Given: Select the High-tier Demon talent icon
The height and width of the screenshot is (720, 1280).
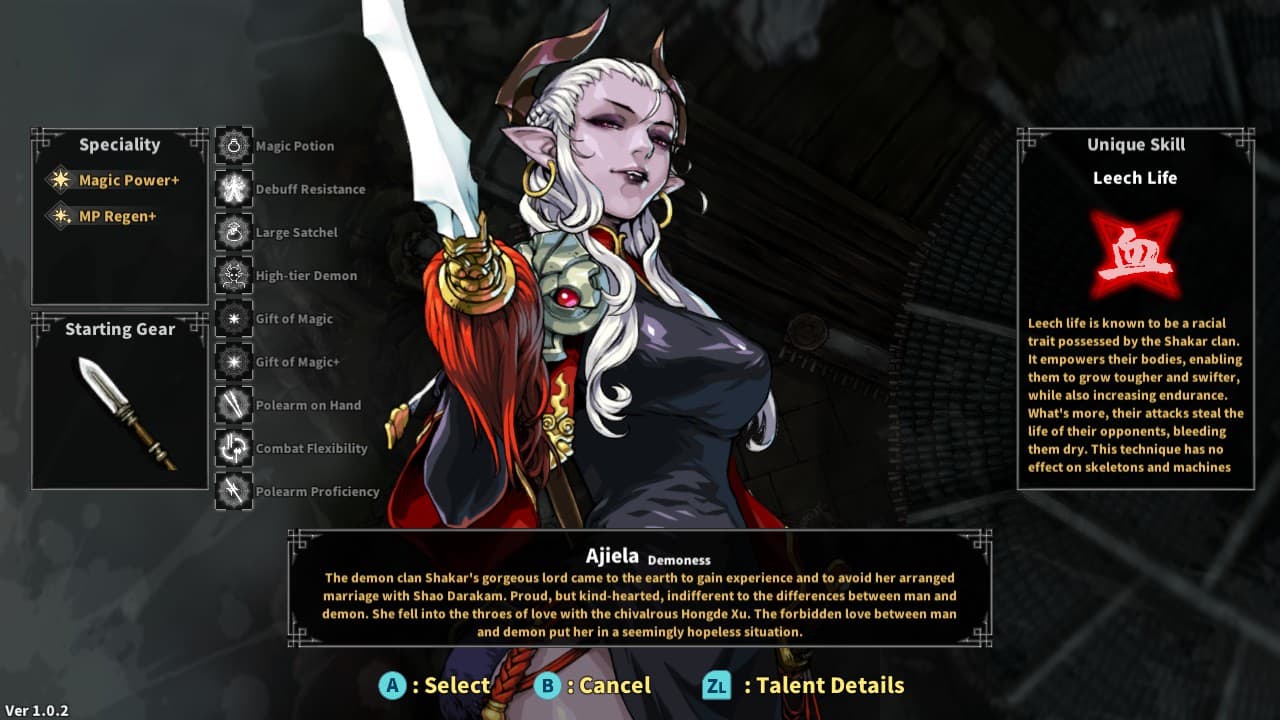Looking at the screenshot, I should [x=233, y=275].
